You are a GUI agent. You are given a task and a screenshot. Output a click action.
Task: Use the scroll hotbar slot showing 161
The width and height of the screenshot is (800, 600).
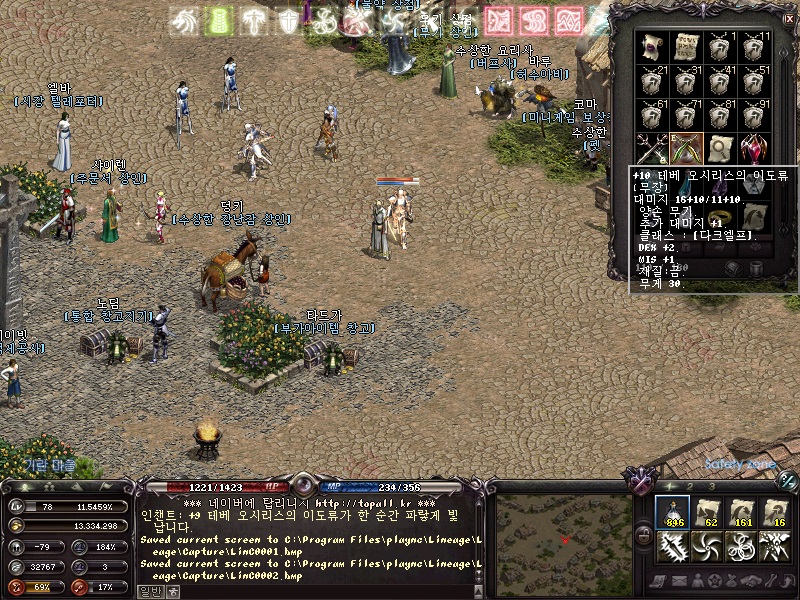741,513
